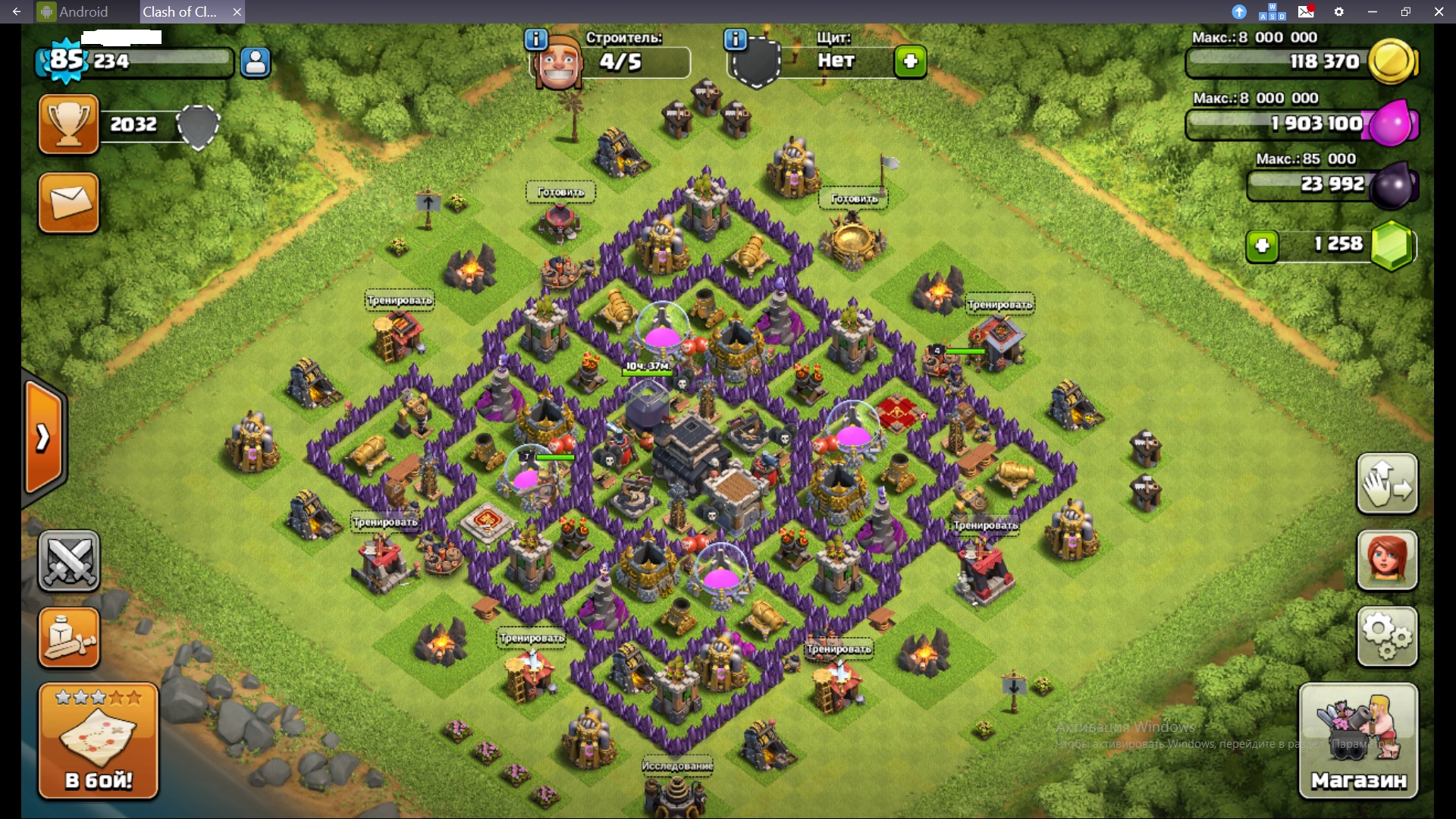This screenshot has height=819, width=1456.
Task: Open the settings gears button
Action: pos(1387,637)
